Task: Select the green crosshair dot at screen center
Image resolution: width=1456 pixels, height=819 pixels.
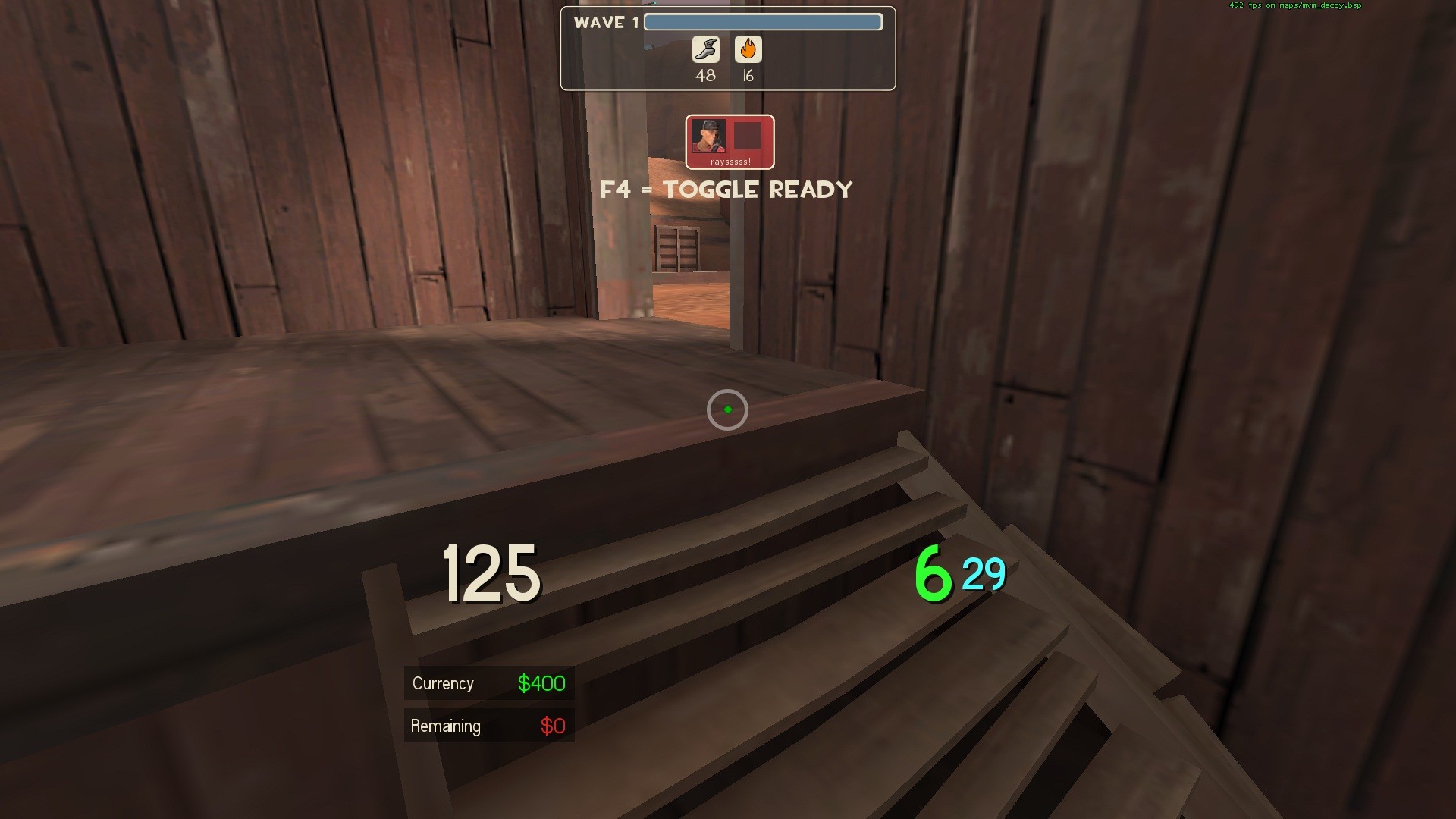Action: pos(727,409)
